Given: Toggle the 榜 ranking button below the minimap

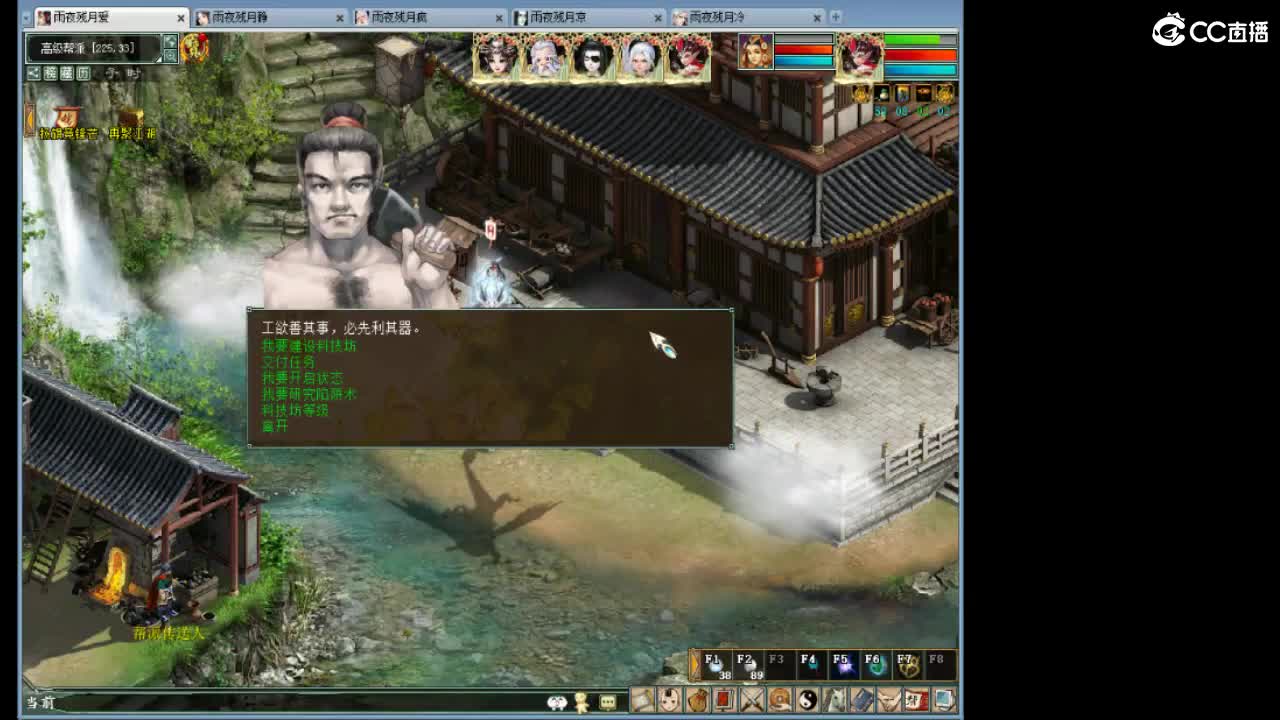Looking at the screenshot, I should tap(50, 72).
